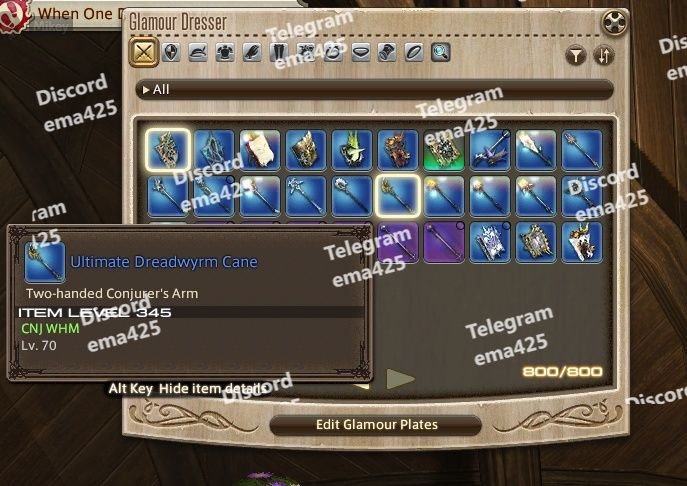
Task: Switch to the body armor tab
Action: pos(225,53)
